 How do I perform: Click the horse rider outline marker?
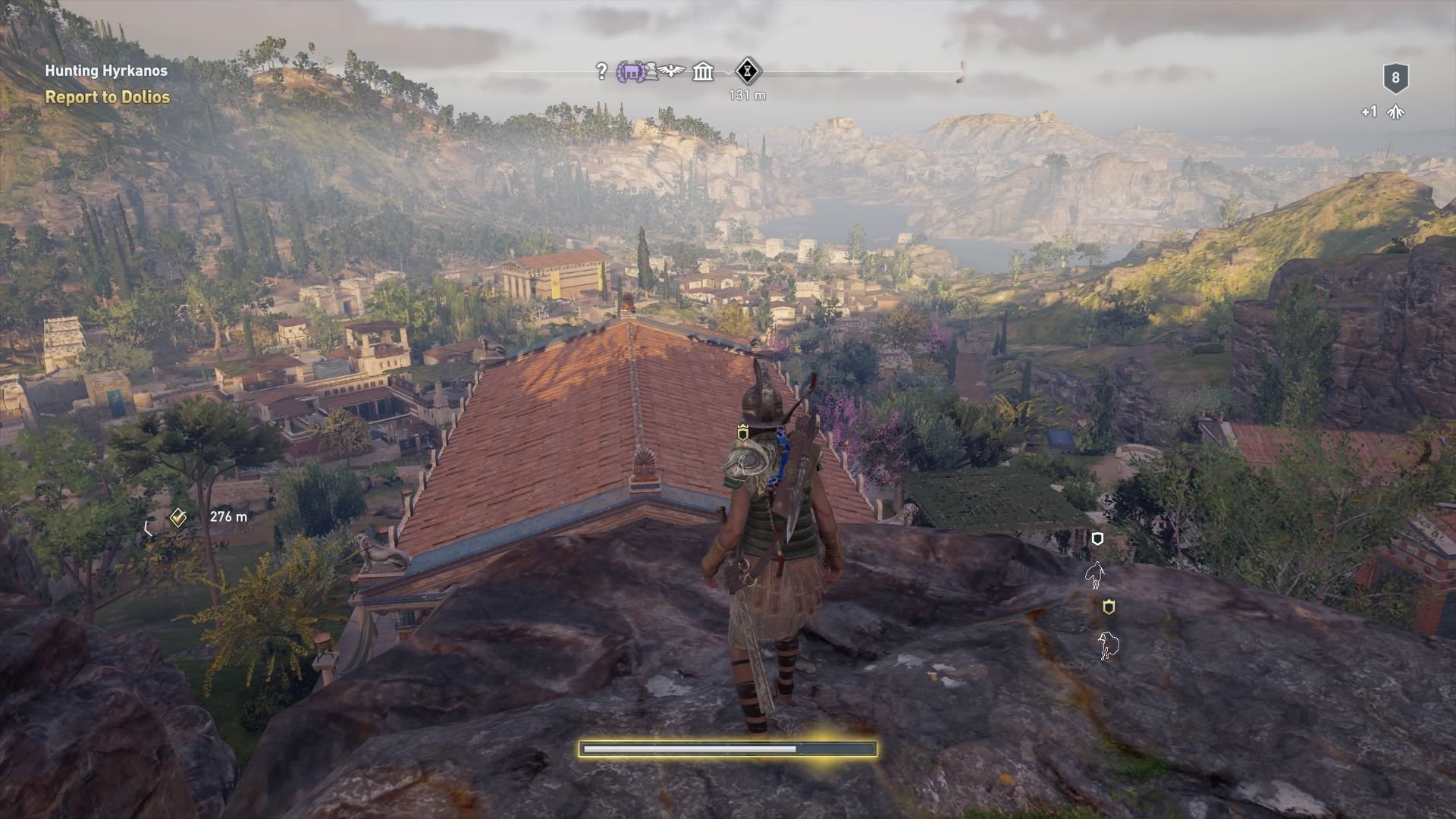1094,575
